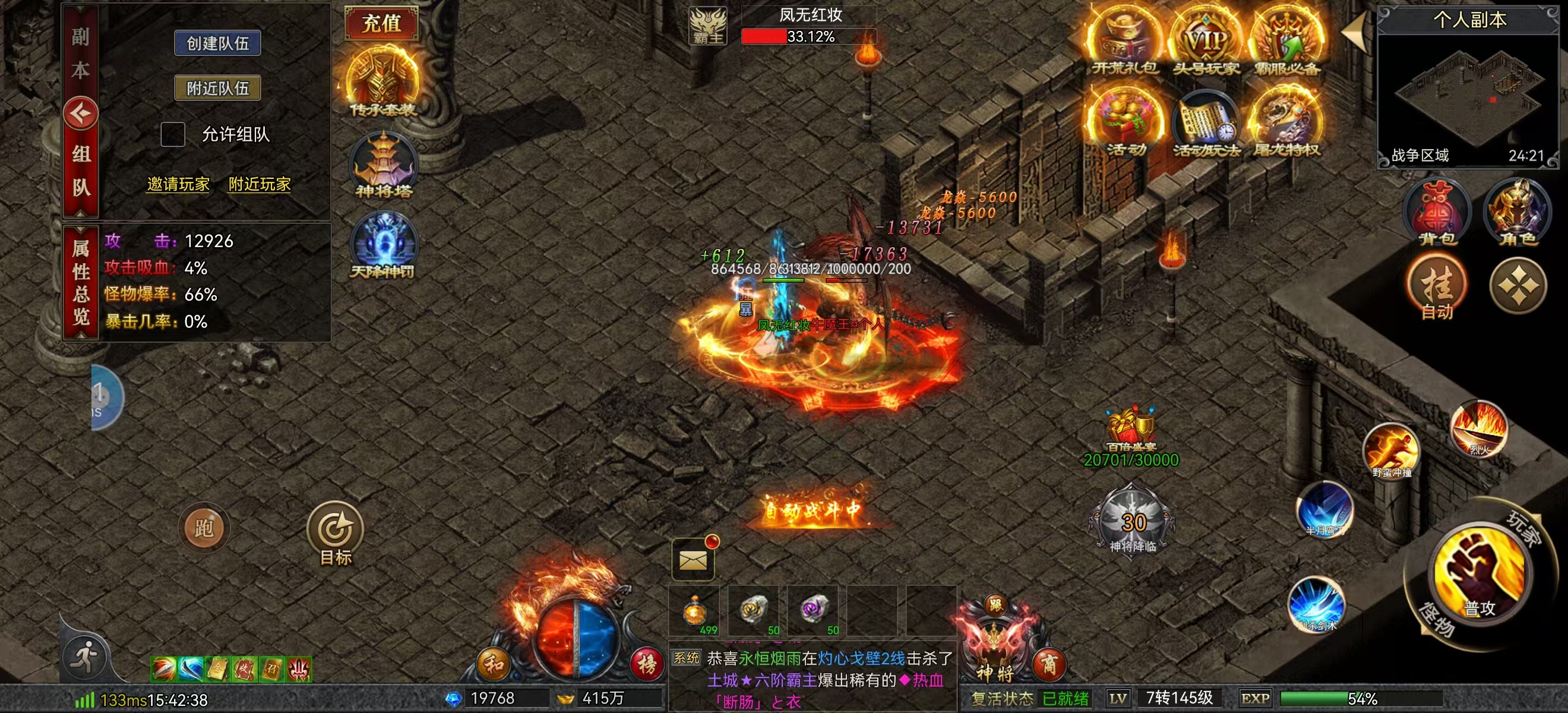The height and width of the screenshot is (713, 1568).
Task: Open the 充值 recharge shop
Action: pyautogui.click(x=382, y=23)
